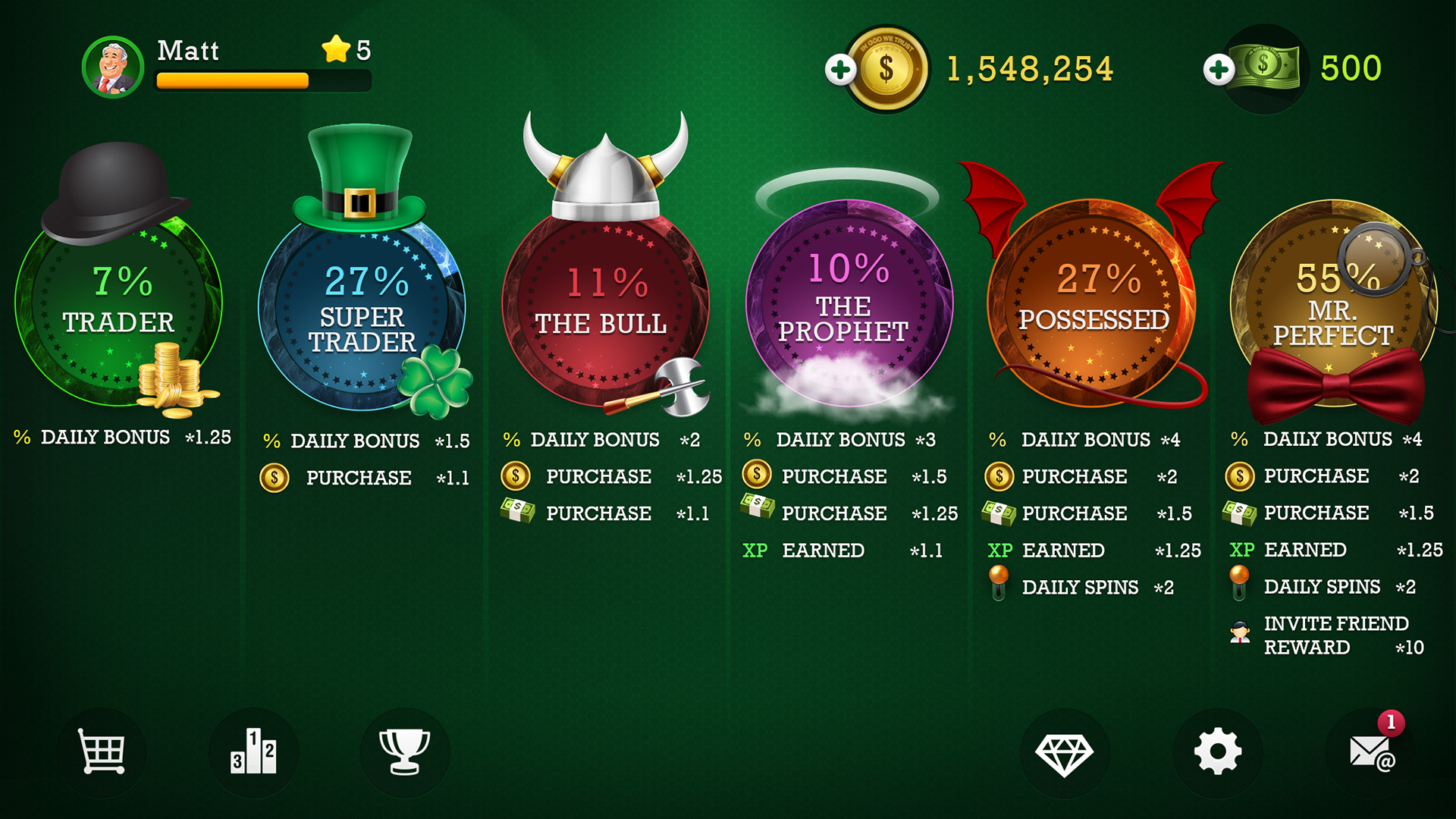Pick the Mr. Perfect gold badge

tap(1332, 303)
